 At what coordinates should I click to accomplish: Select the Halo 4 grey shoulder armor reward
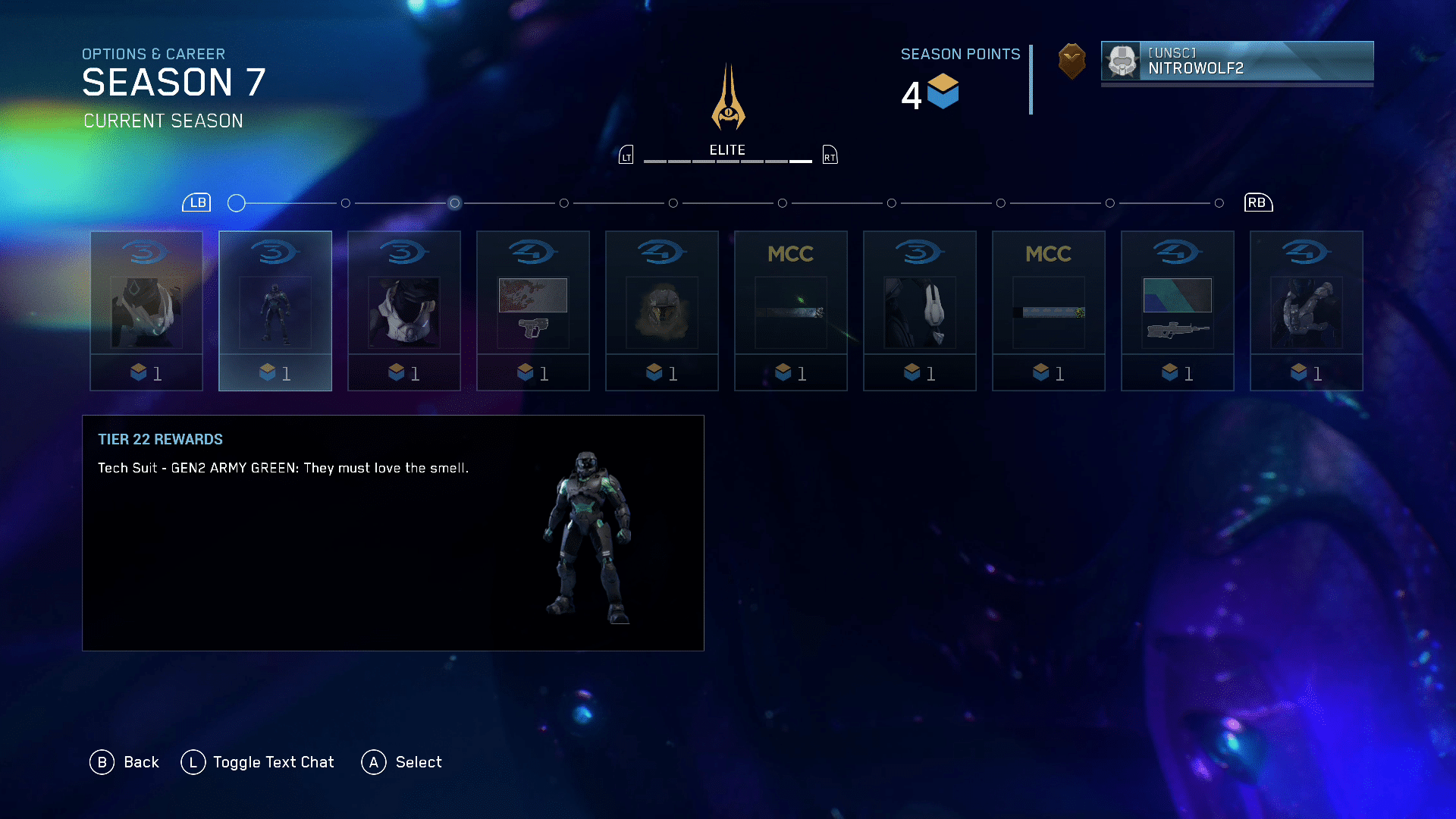[1307, 311]
